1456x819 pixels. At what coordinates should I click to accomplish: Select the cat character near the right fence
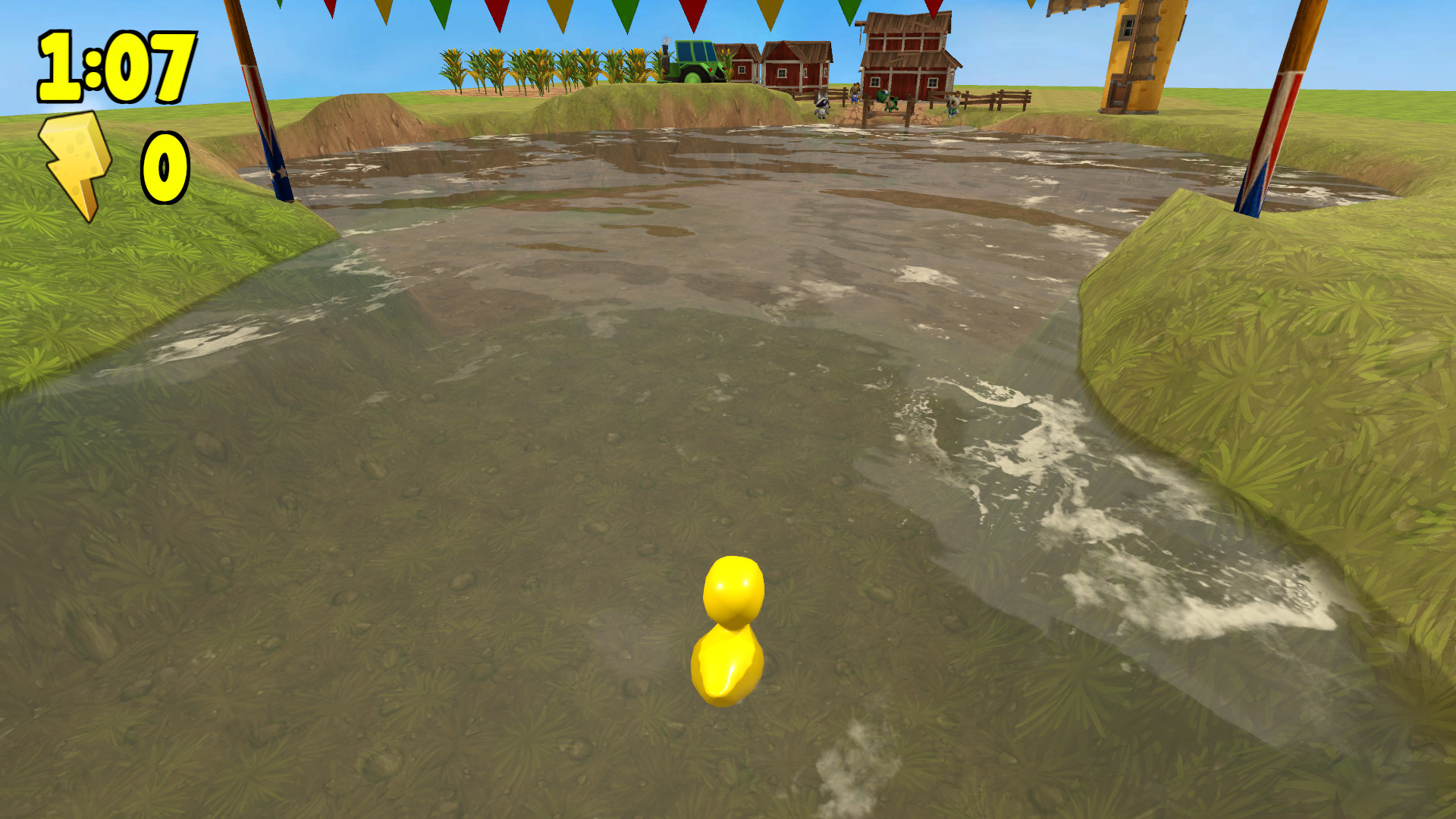(952, 106)
